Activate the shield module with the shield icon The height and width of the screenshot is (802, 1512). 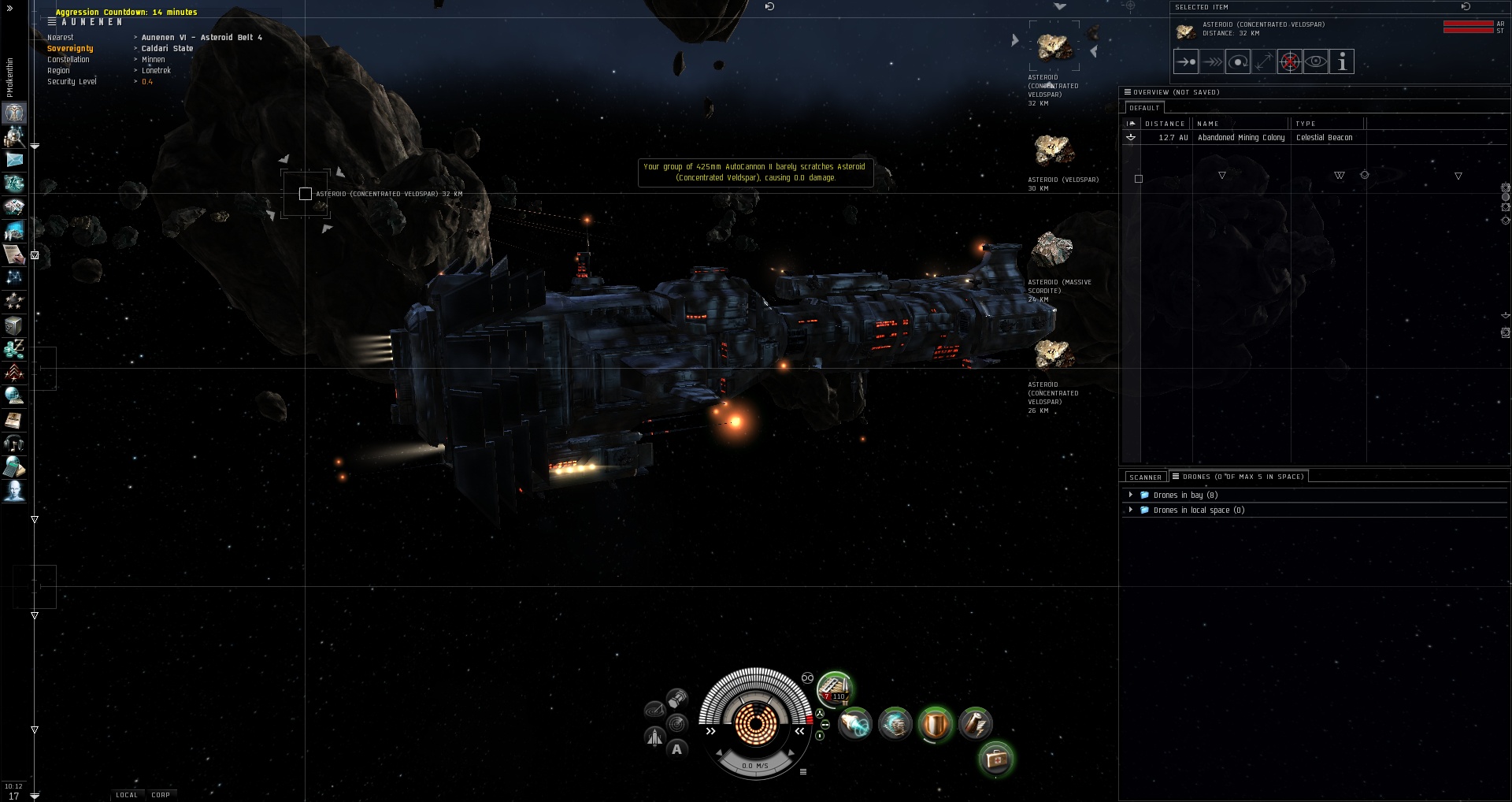tap(936, 724)
